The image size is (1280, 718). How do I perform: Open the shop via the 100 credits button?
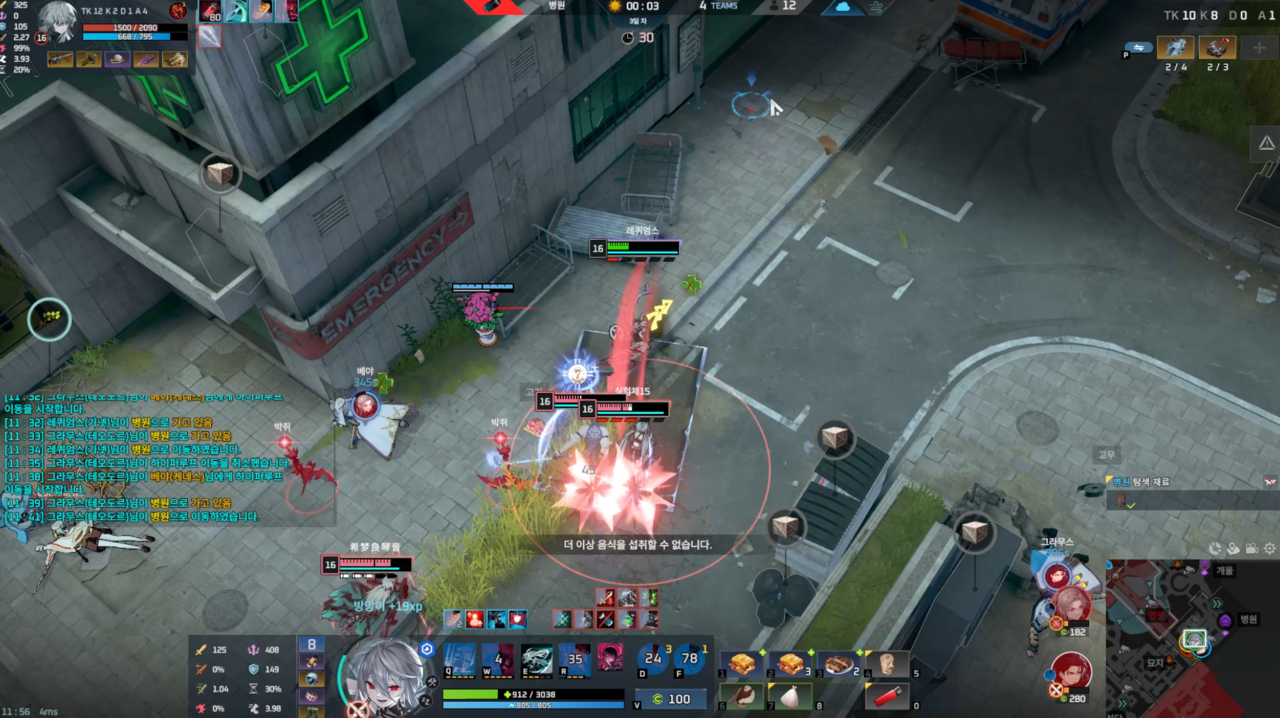click(671, 698)
